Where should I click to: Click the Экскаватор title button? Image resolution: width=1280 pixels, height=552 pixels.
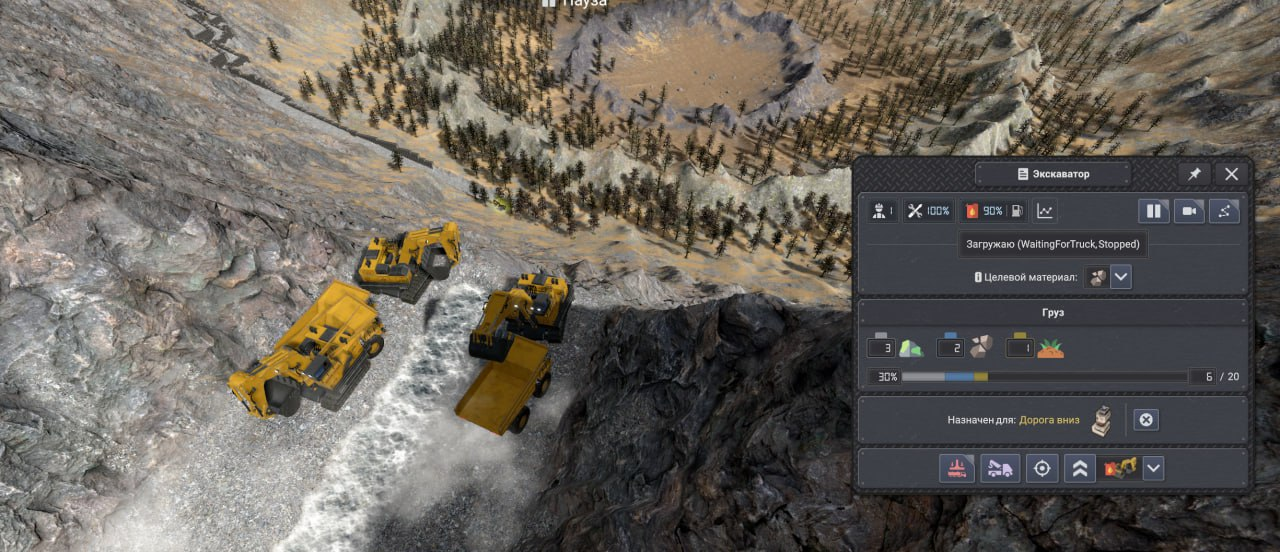point(1053,174)
